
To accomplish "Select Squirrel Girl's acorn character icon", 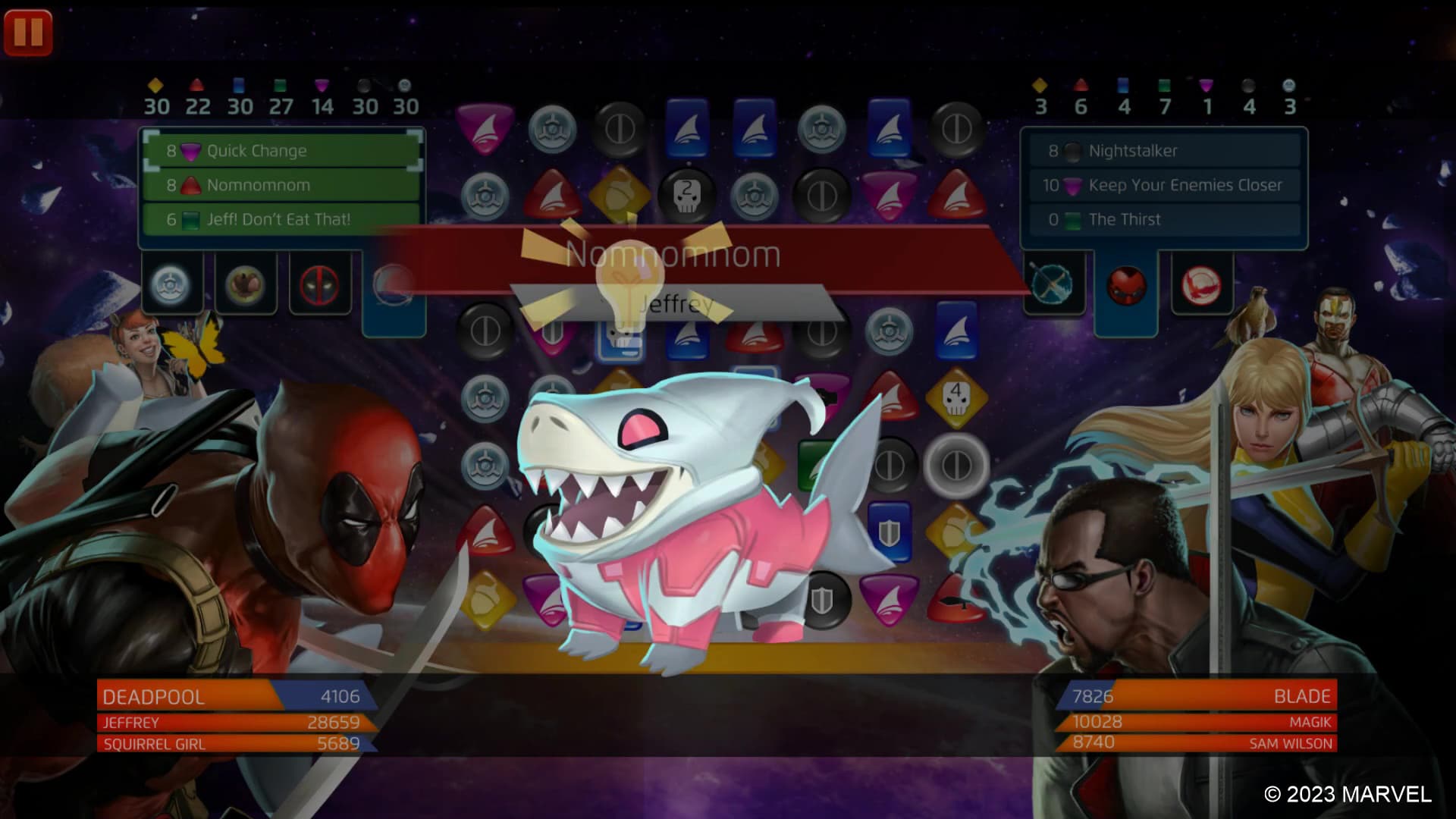I will point(246,286).
